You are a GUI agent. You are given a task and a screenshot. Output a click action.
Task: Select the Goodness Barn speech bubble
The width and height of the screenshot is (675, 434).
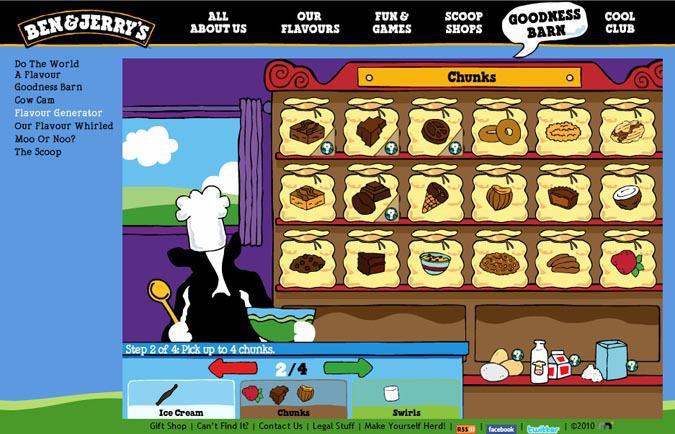[x=547, y=24]
